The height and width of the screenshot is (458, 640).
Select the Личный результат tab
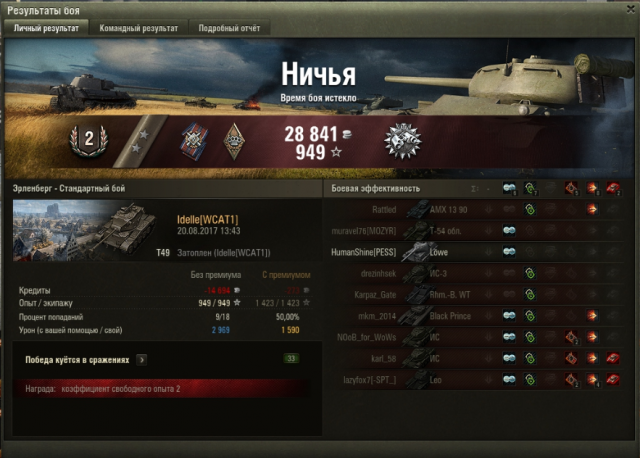(46, 28)
